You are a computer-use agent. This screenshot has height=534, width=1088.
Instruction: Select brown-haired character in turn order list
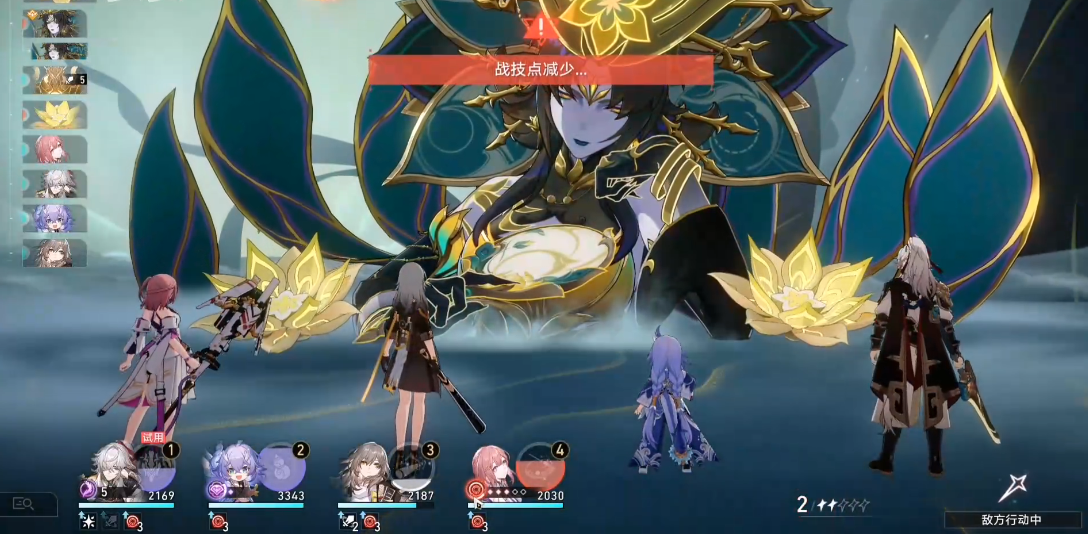point(55,253)
